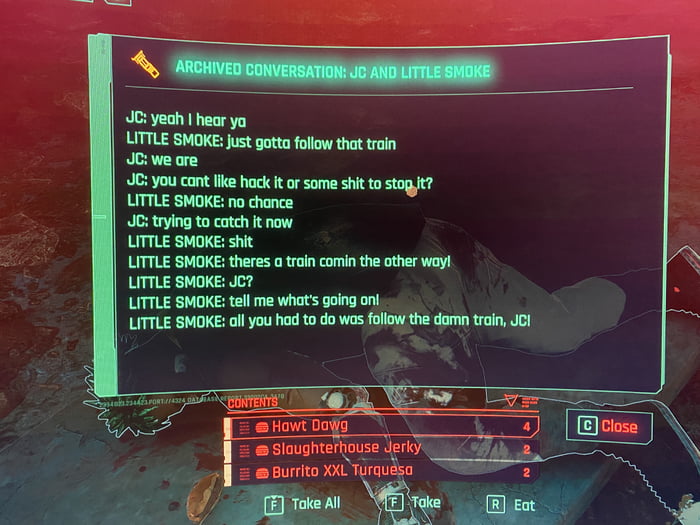Take All items from contents

pos(304,504)
